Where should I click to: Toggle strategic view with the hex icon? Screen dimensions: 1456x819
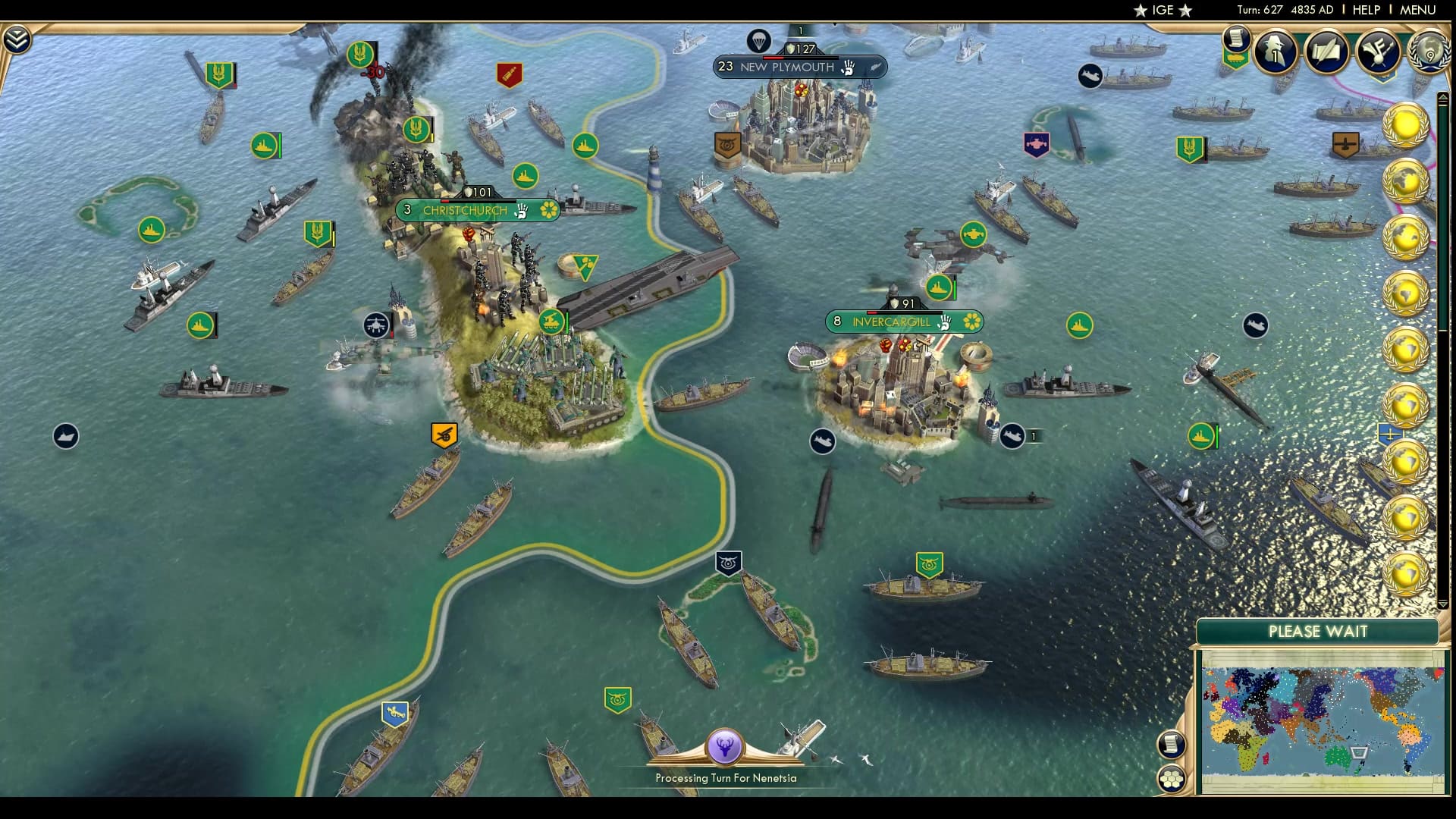1173,778
